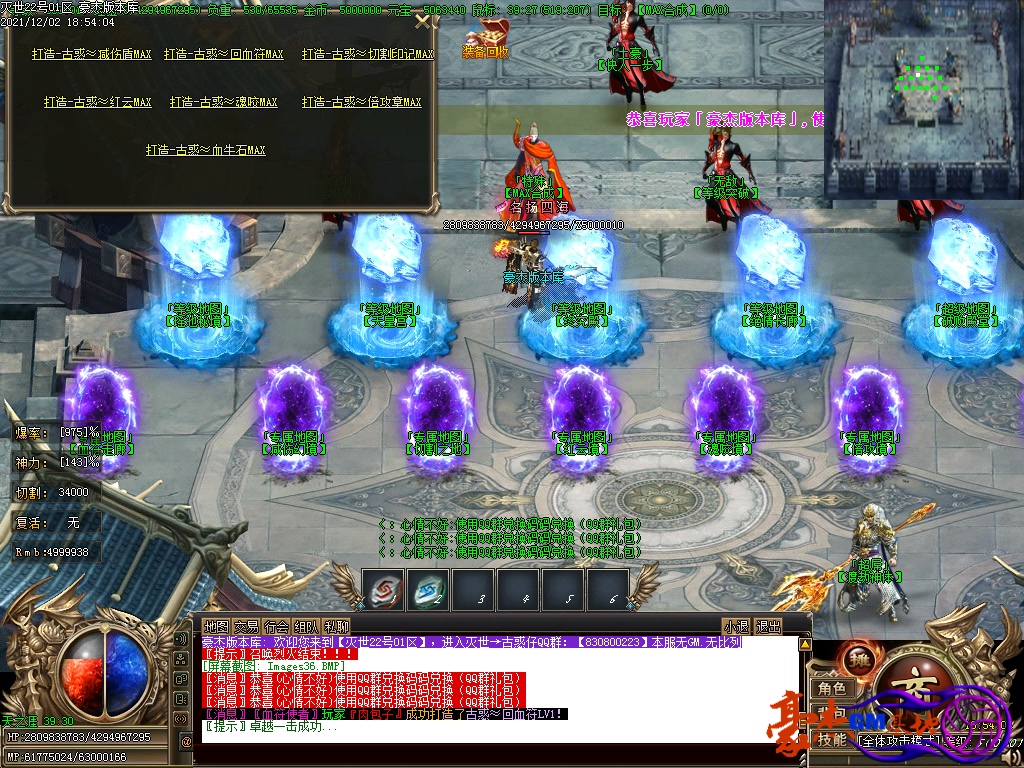Switch to the 组队 team tab
The width and height of the screenshot is (1024, 768).
306,626
